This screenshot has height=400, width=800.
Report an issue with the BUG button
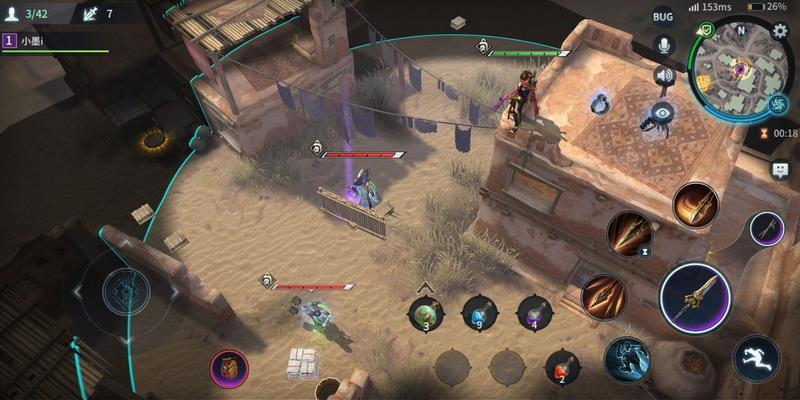[x=663, y=16]
